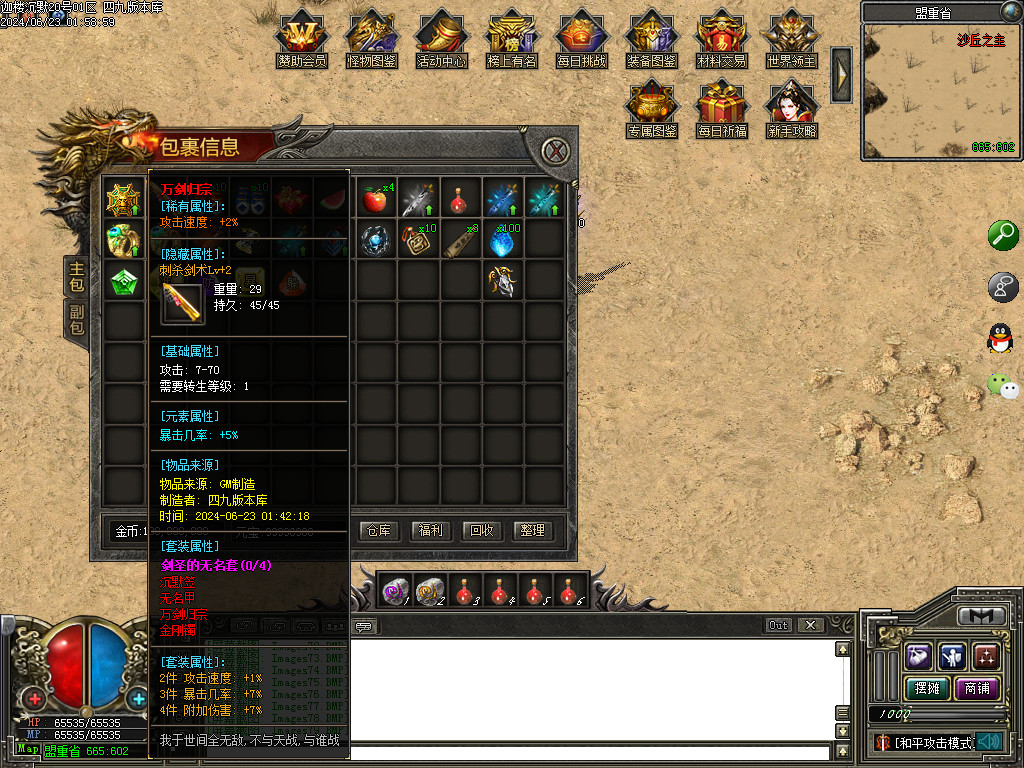Viewport: 1024px width, 768px height.
Task: Open the 活动中心 event center
Action: pos(442,40)
